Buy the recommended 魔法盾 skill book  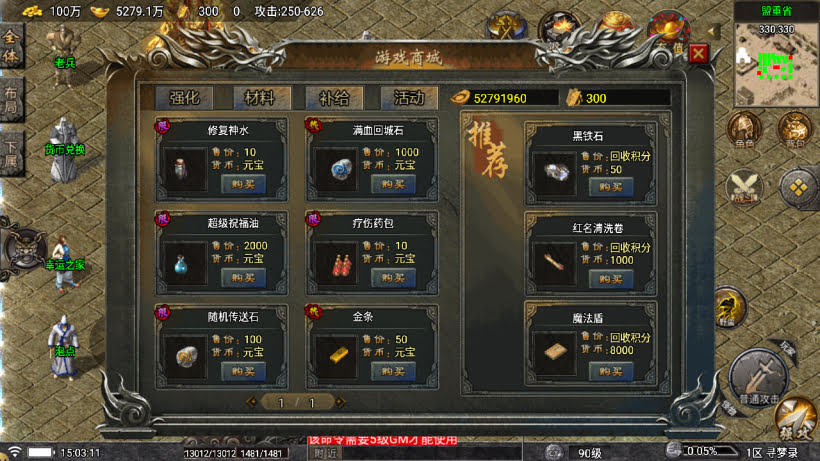click(611, 371)
